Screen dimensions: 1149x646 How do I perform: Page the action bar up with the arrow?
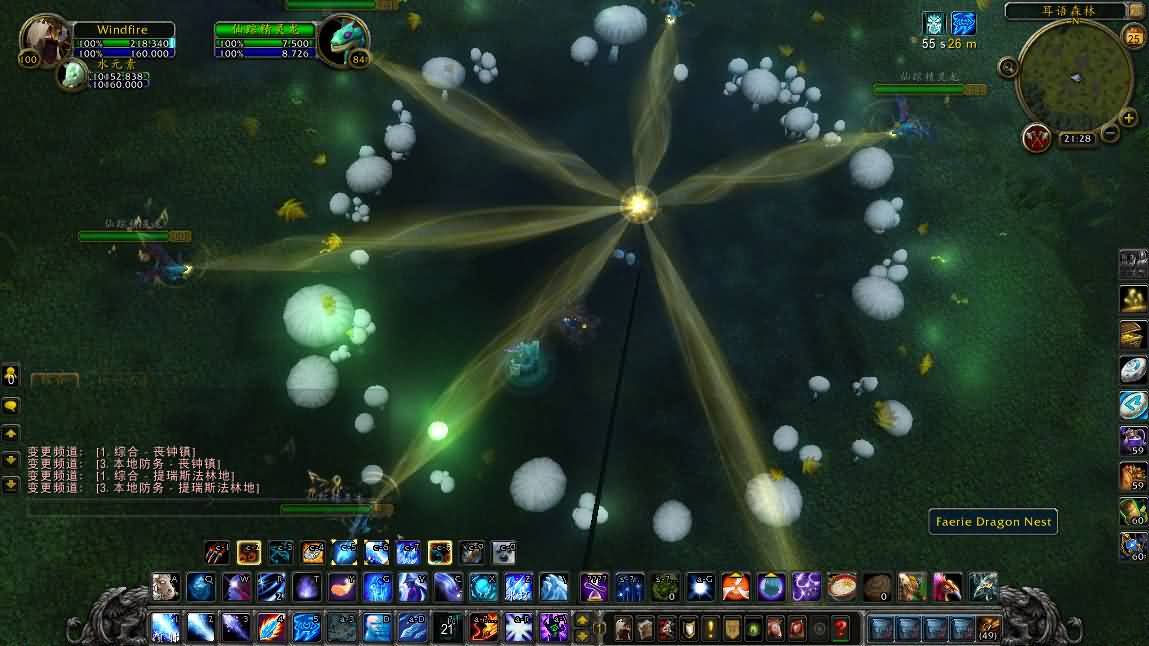pos(582,619)
